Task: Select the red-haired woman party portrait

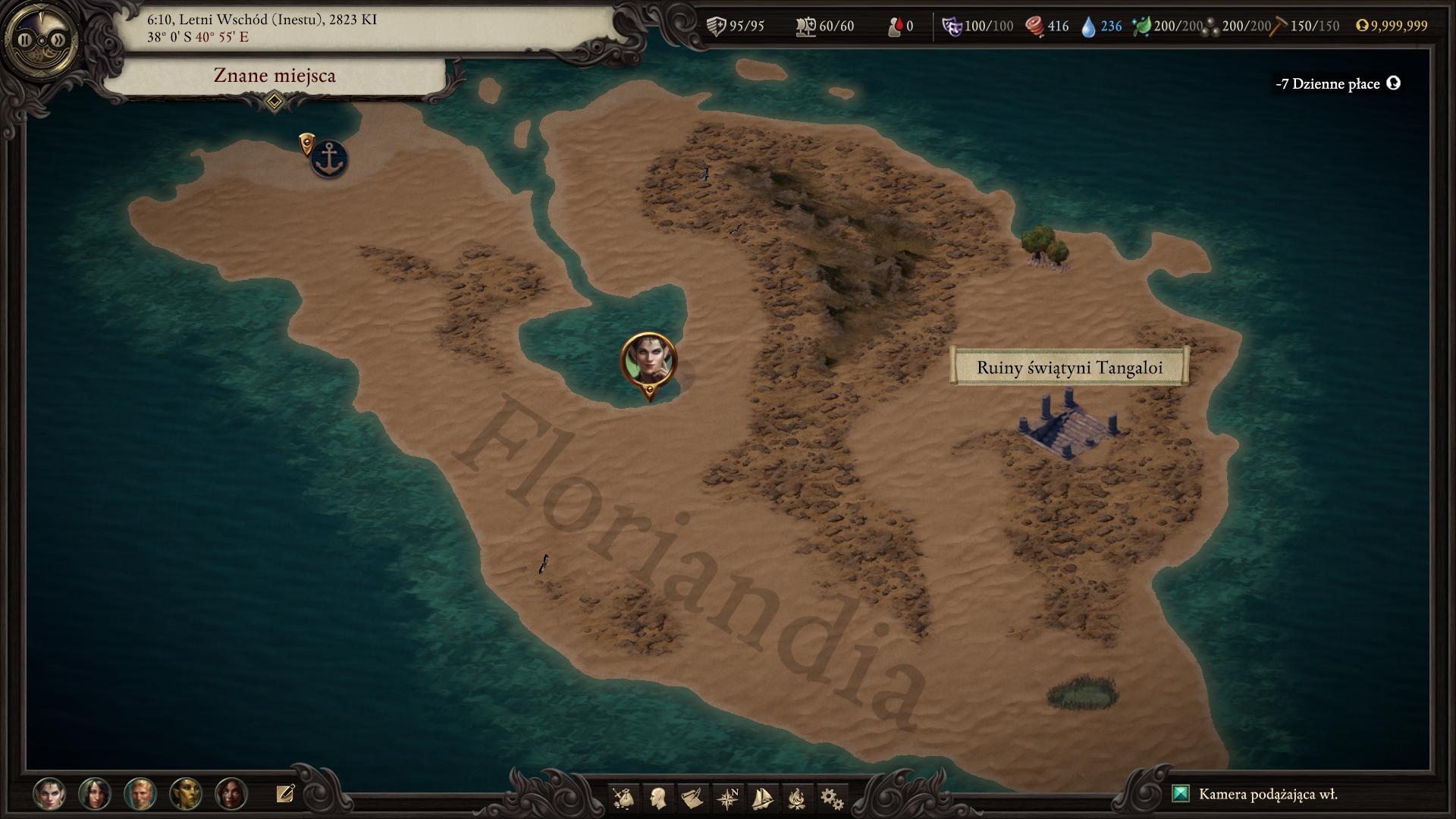Action: pyautogui.click(x=231, y=794)
